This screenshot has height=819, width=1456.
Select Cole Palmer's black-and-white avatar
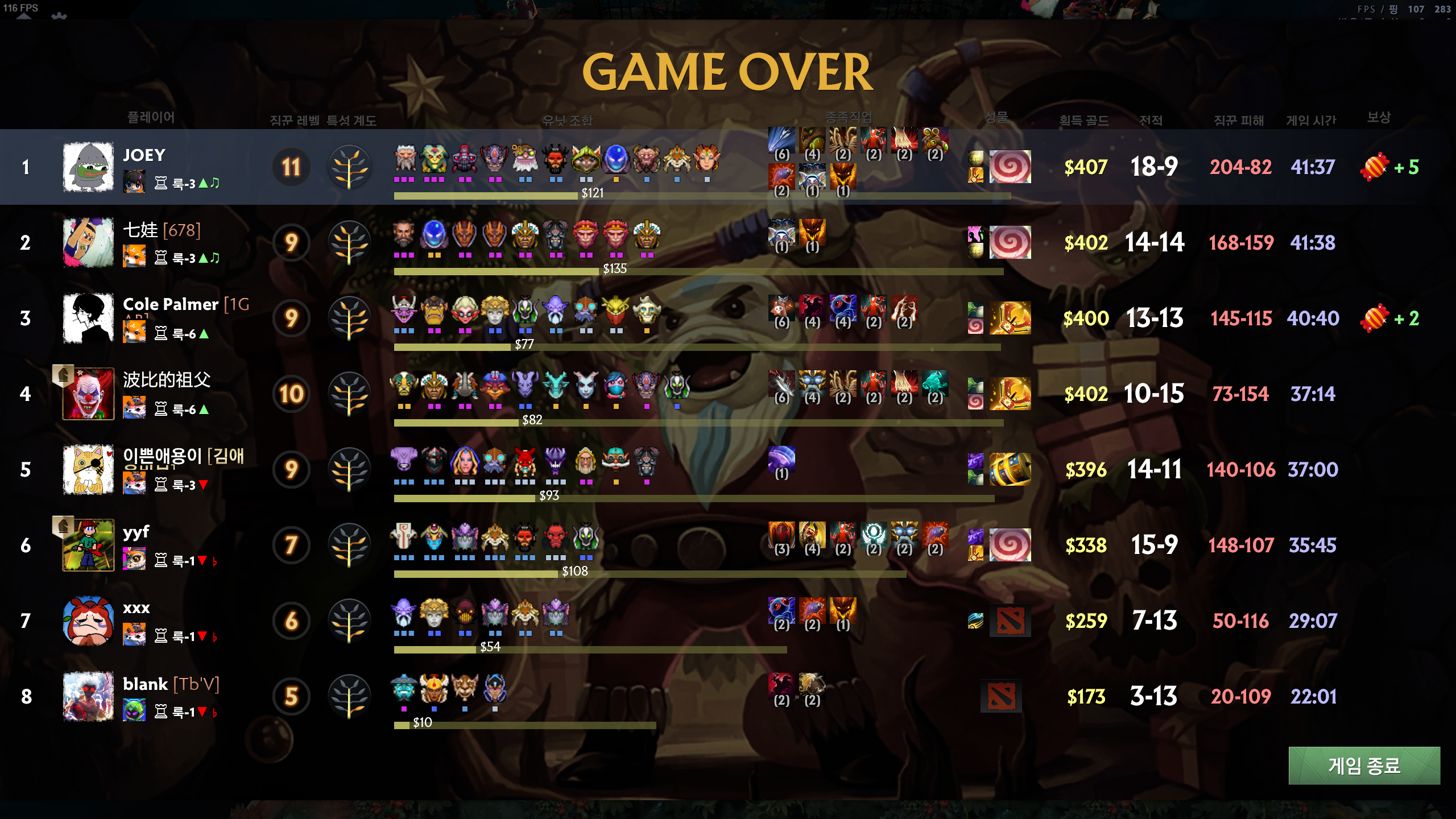coord(88,318)
